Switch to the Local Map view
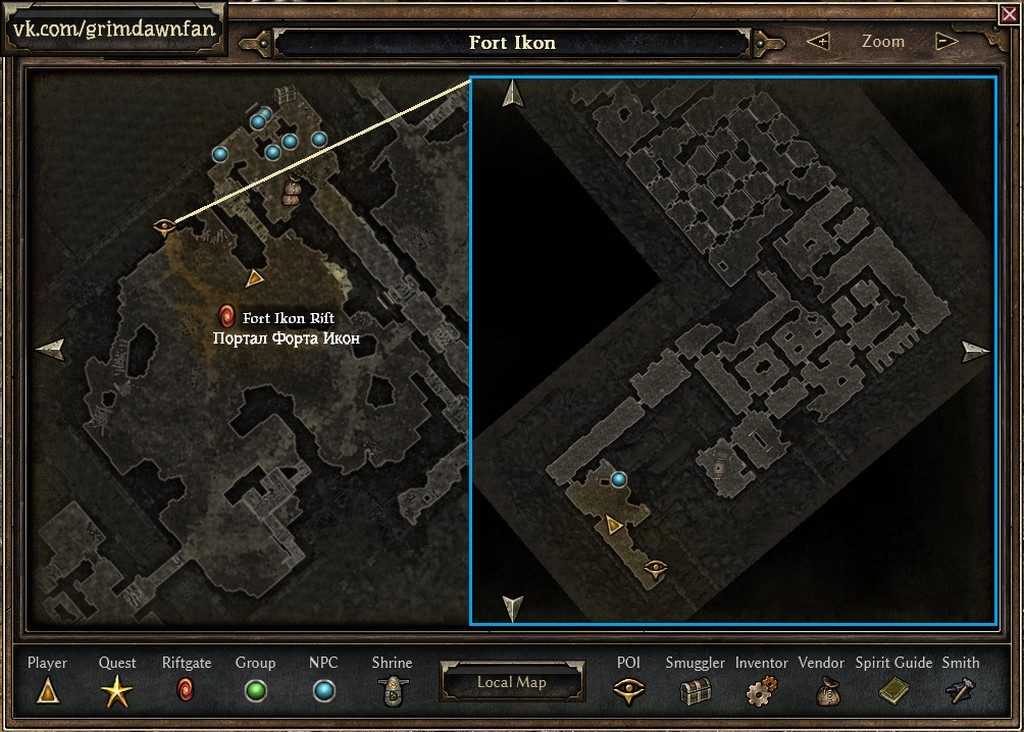 [x=511, y=682]
